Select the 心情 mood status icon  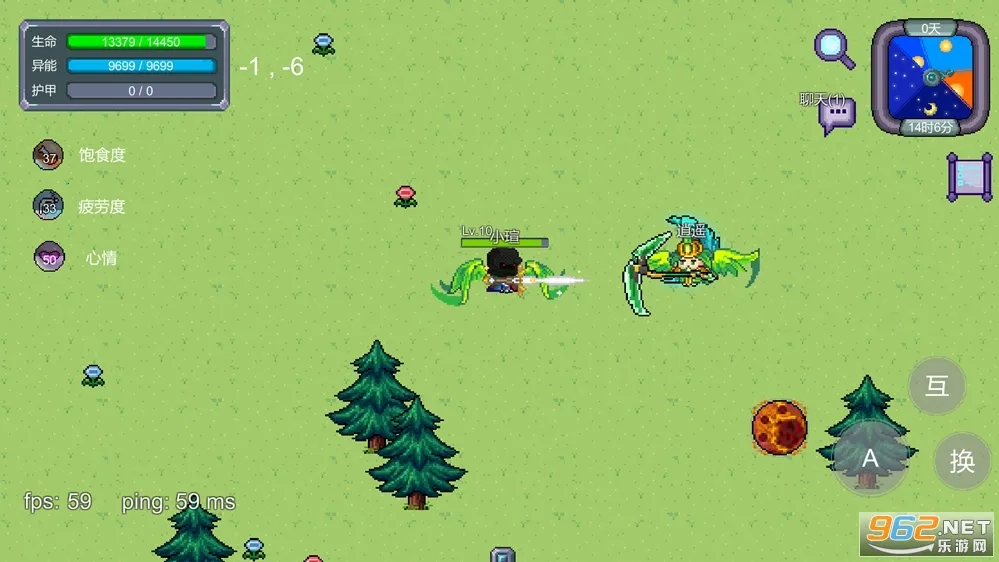(x=48, y=257)
